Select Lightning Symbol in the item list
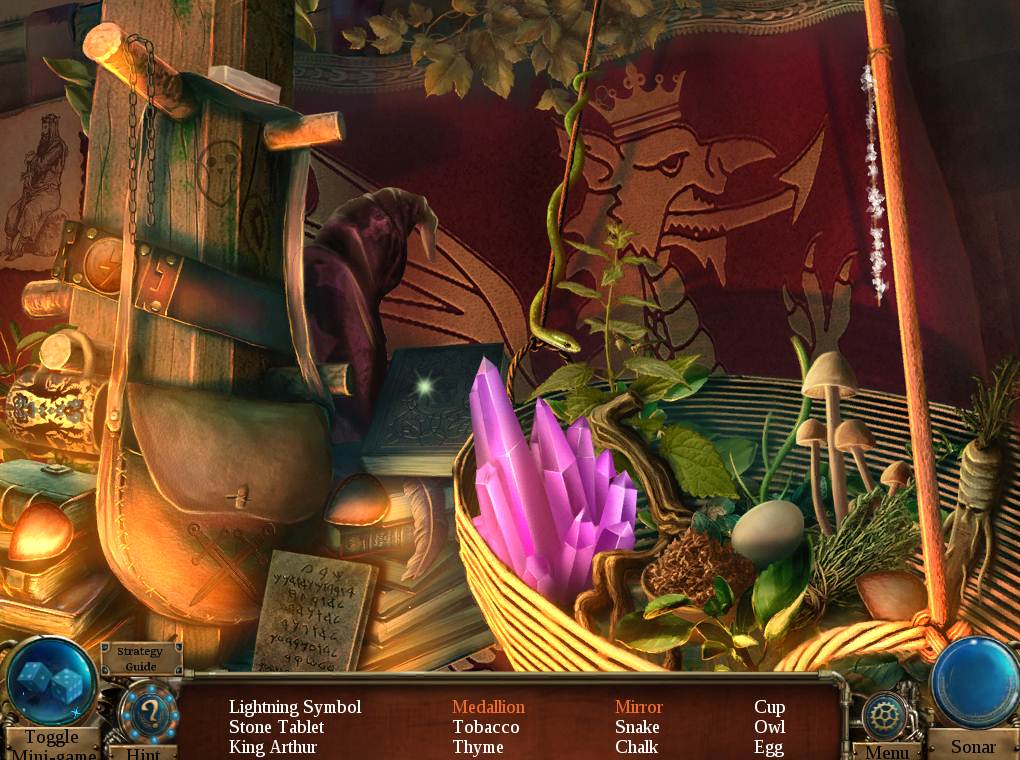 point(295,707)
